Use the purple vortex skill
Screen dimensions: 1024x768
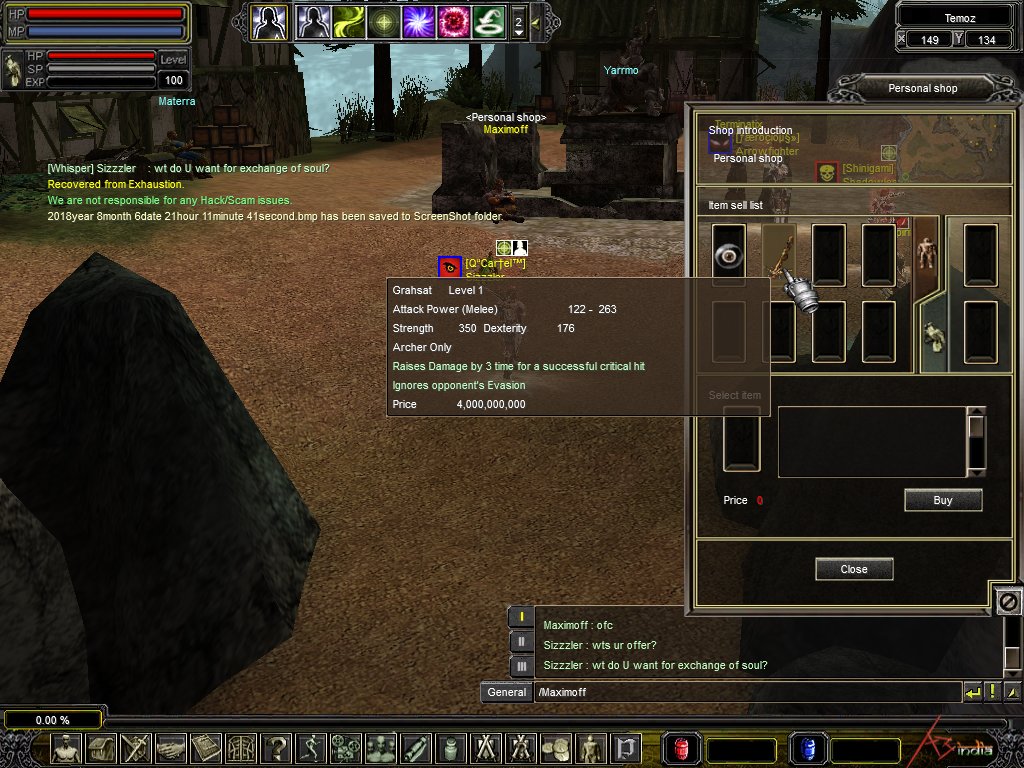419,21
